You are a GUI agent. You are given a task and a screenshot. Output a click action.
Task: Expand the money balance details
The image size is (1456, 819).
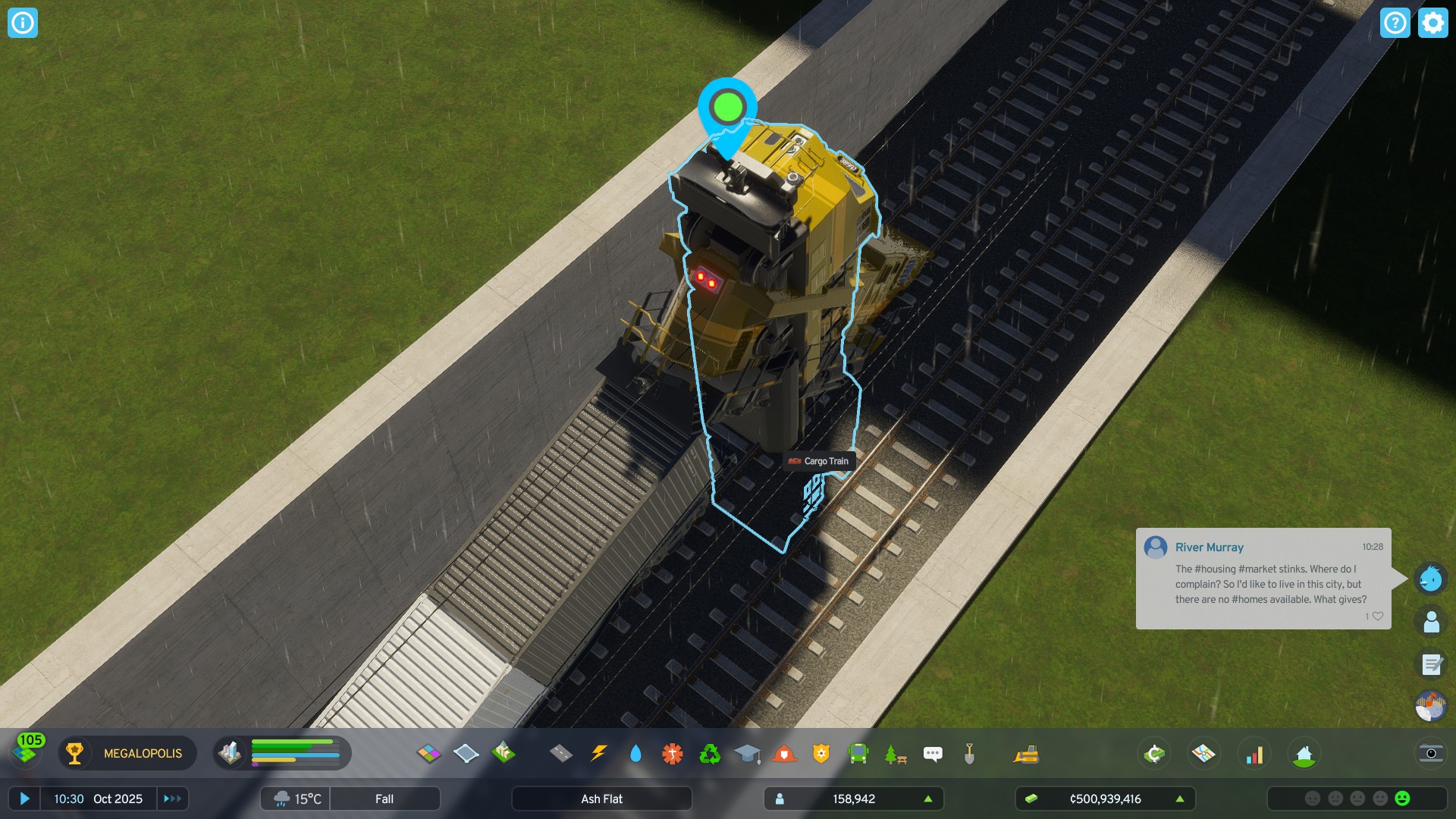[x=1180, y=799]
